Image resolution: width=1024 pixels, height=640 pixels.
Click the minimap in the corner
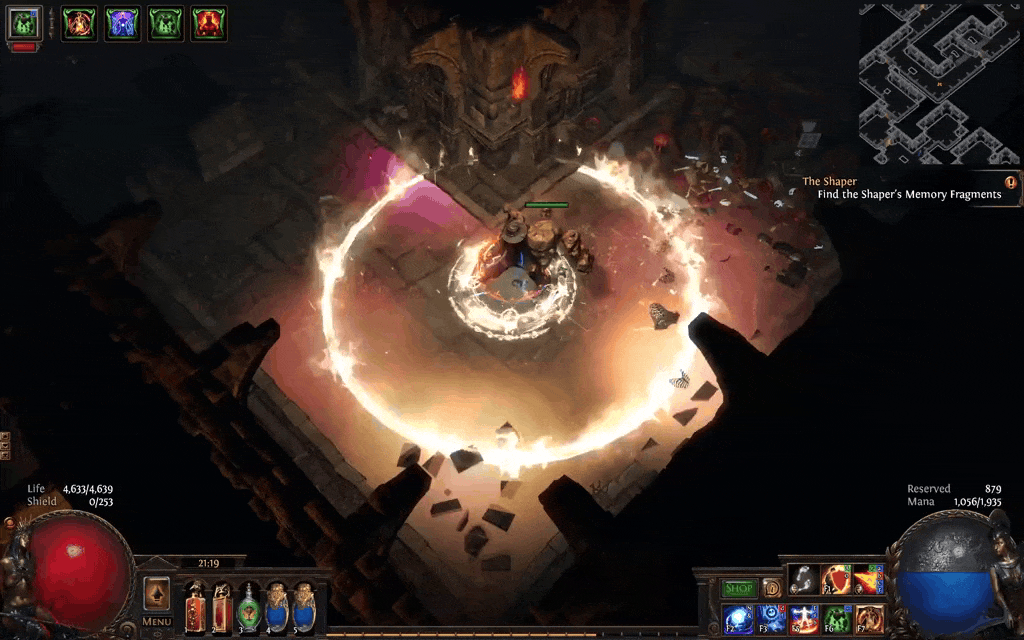point(939,84)
